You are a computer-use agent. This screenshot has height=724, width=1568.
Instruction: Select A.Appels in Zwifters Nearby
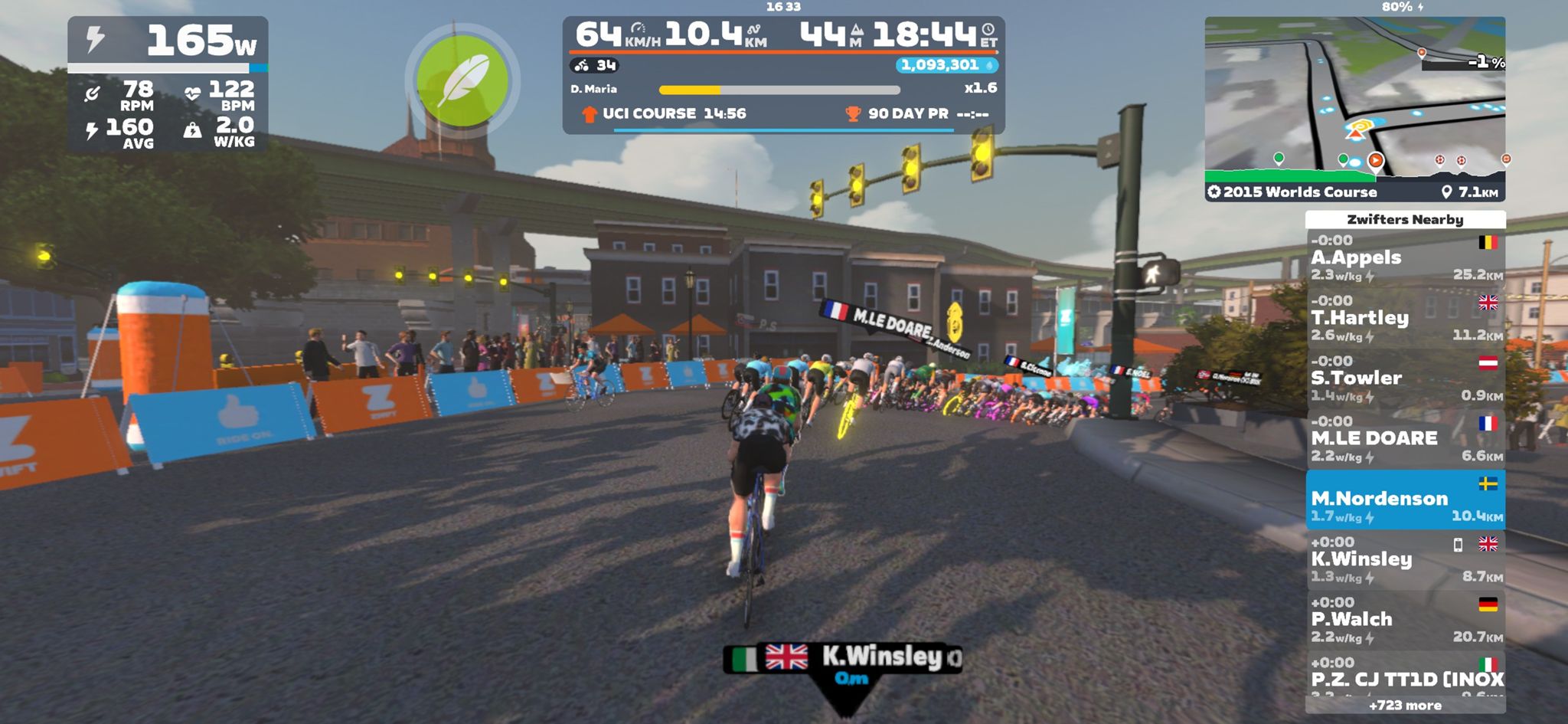point(1405,259)
